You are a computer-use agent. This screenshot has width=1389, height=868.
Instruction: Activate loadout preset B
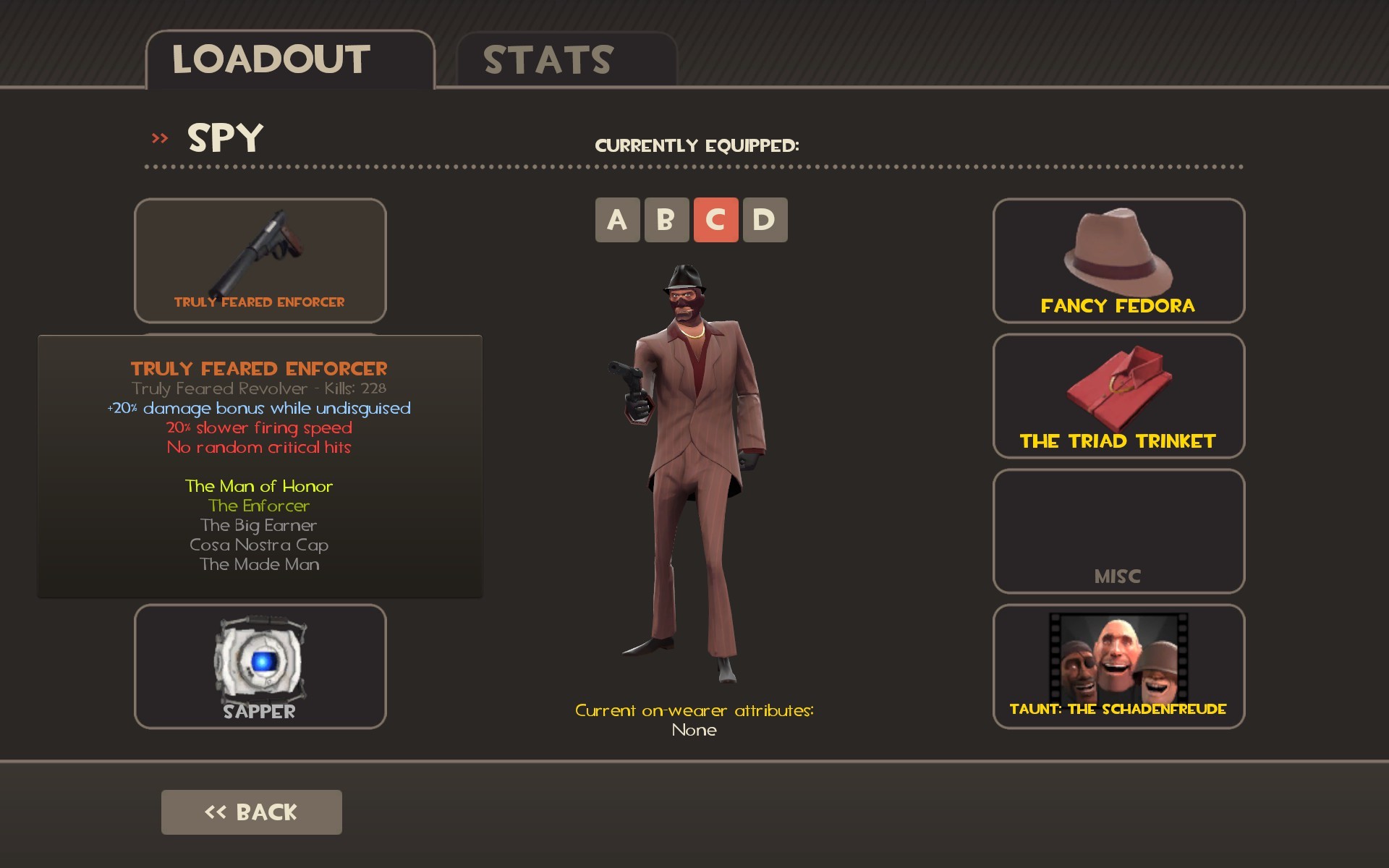pyautogui.click(x=666, y=219)
